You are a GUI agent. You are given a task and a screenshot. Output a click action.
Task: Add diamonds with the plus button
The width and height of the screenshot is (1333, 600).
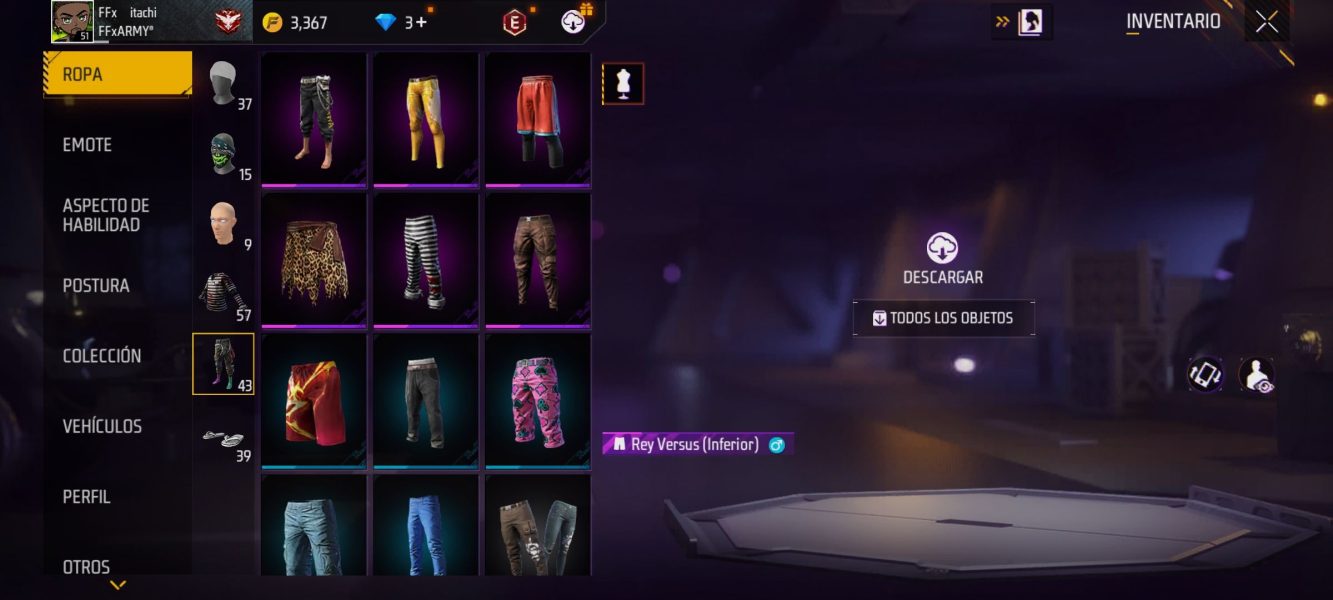(422, 22)
